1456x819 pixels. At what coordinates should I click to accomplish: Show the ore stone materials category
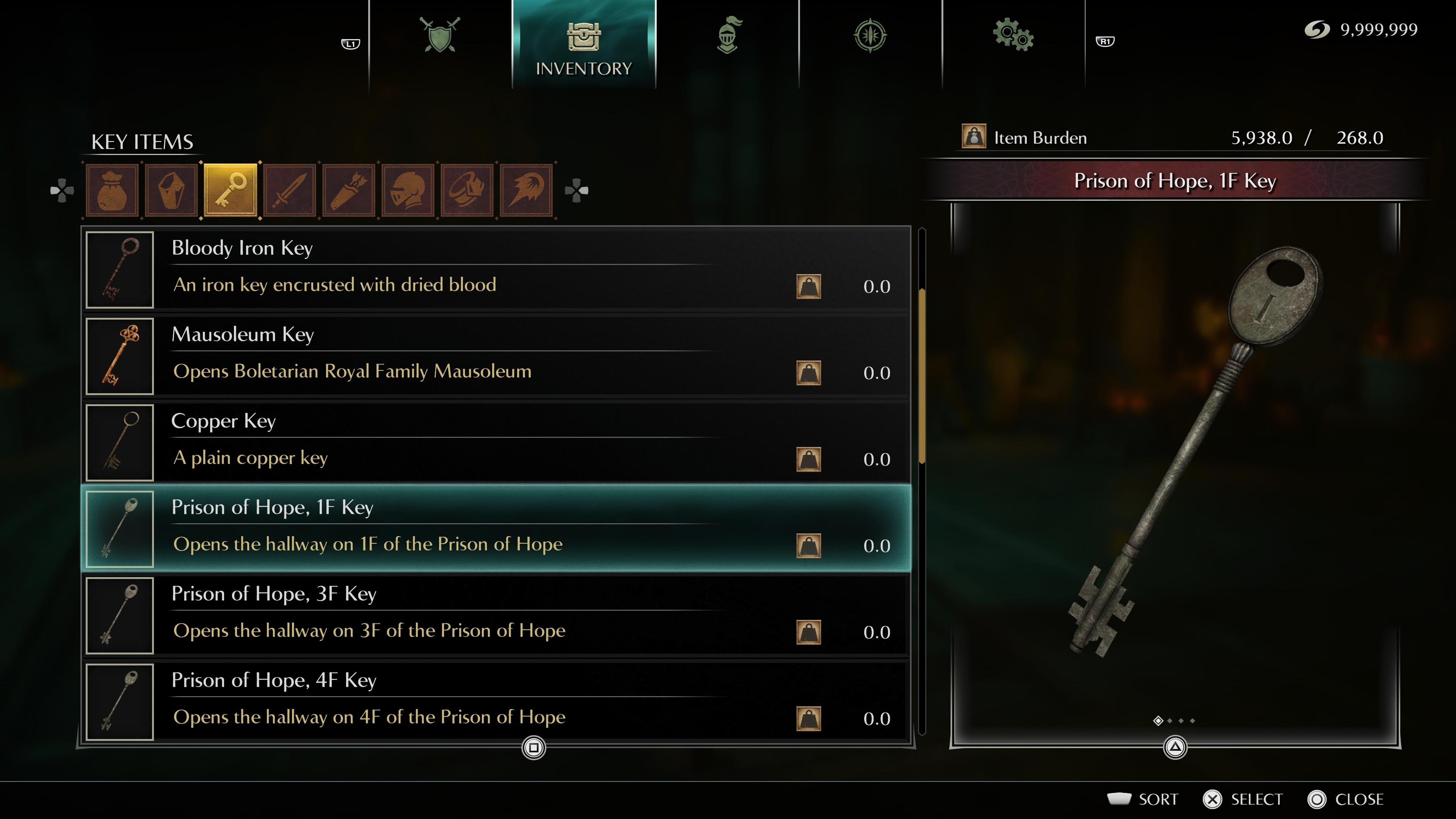coord(171,190)
